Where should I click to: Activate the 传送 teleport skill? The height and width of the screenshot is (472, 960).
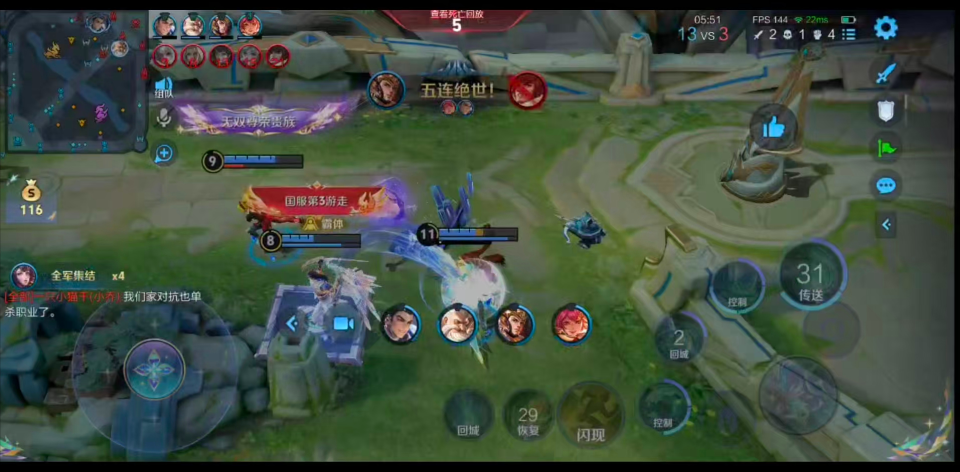(810, 277)
